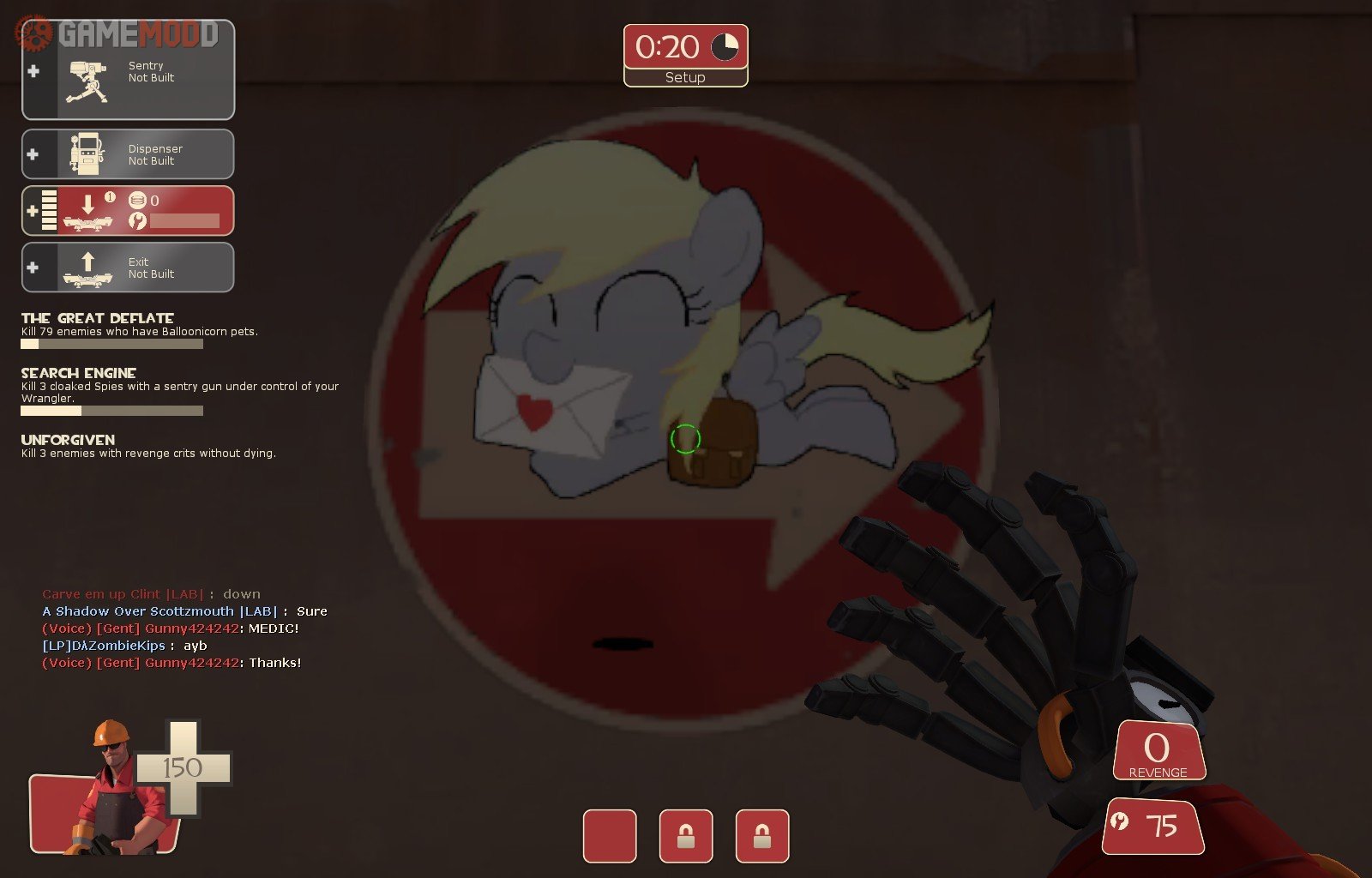The height and width of the screenshot is (878, 1372).
Task: Click the ayb chat message from DaZombieKips
Action: coord(124,646)
